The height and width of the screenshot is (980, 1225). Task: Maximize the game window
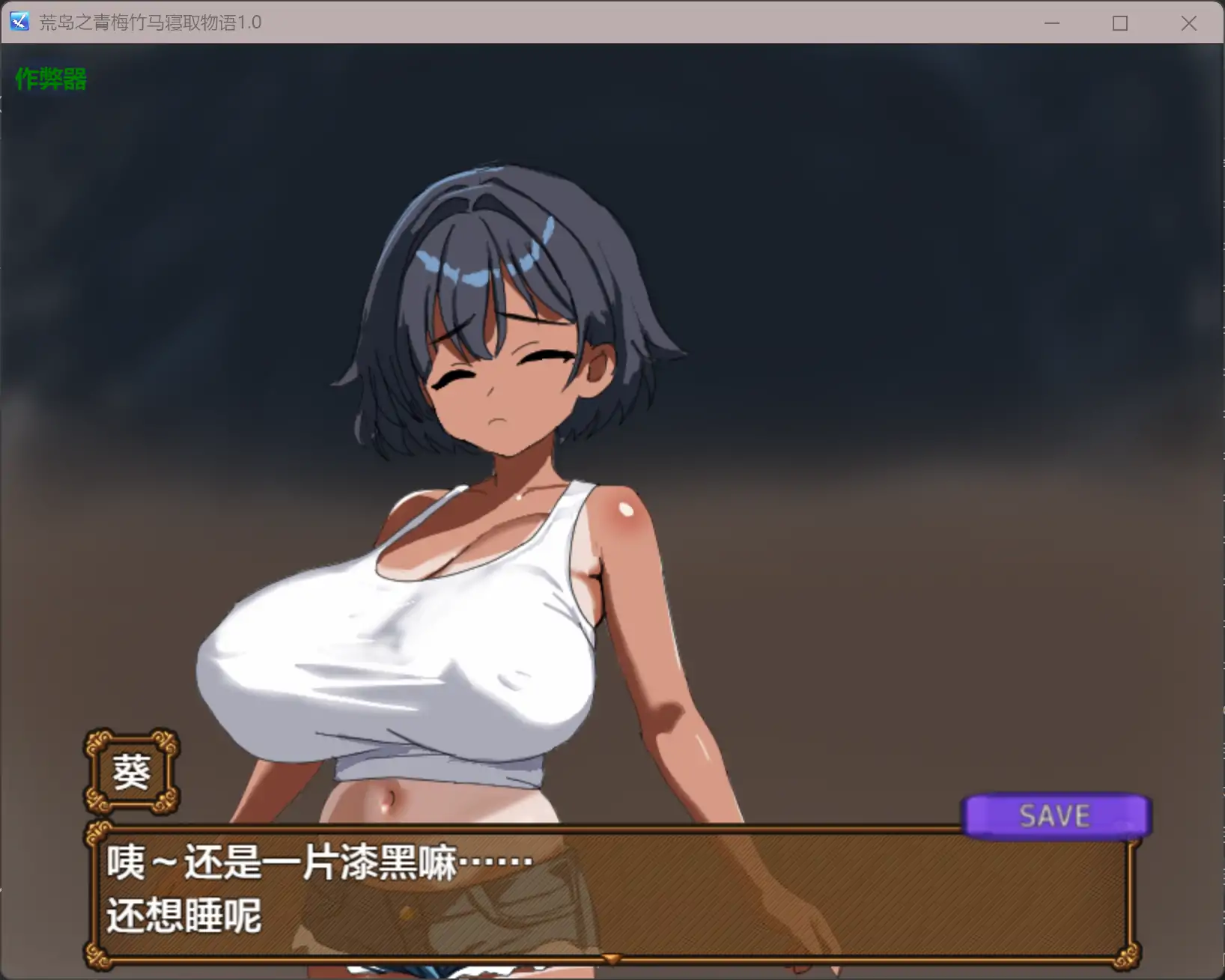tap(1119, 23)
